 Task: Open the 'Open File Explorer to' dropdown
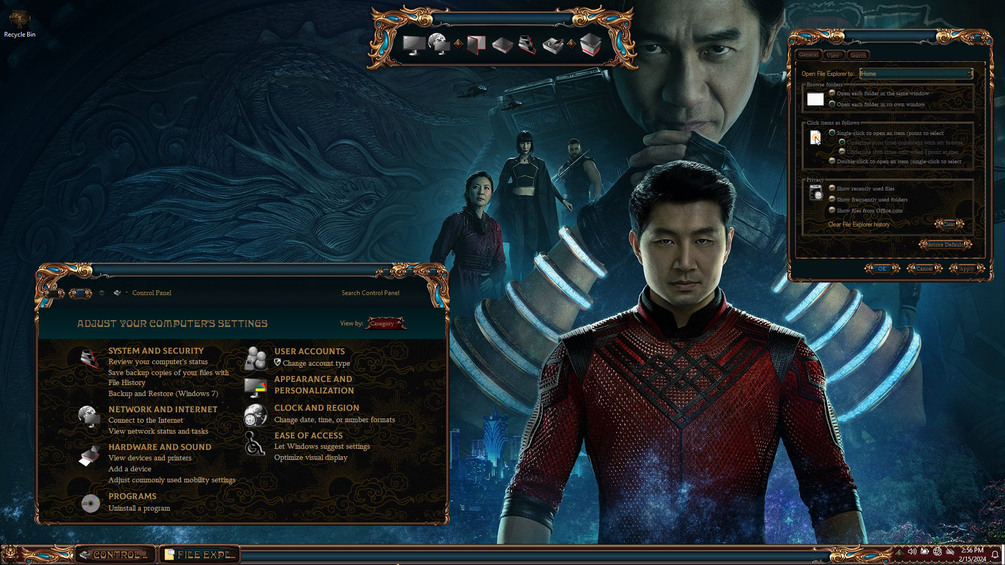coord(916,73)
